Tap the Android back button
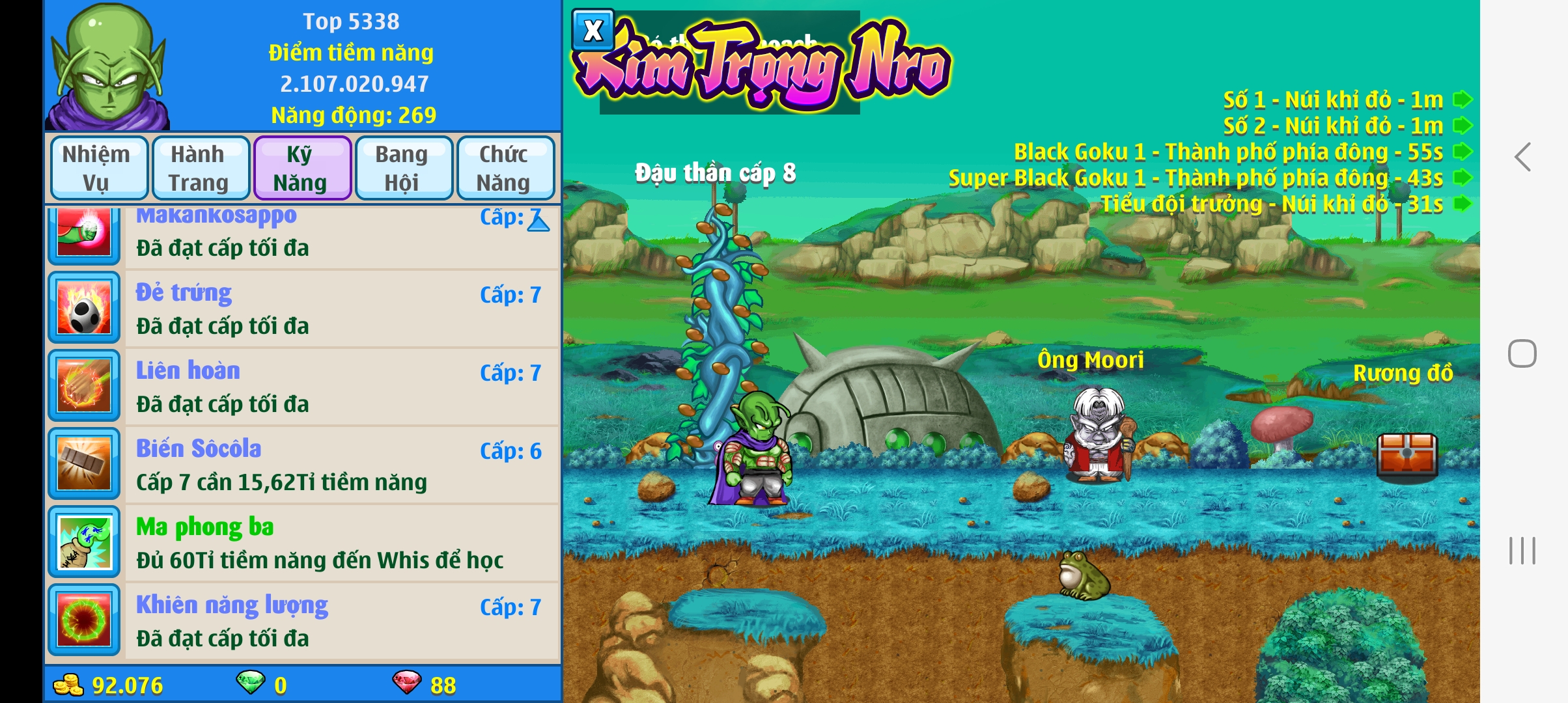The height and width of the screenshot is (703, 1568). pyautogui.click(x=1522, y=158)
